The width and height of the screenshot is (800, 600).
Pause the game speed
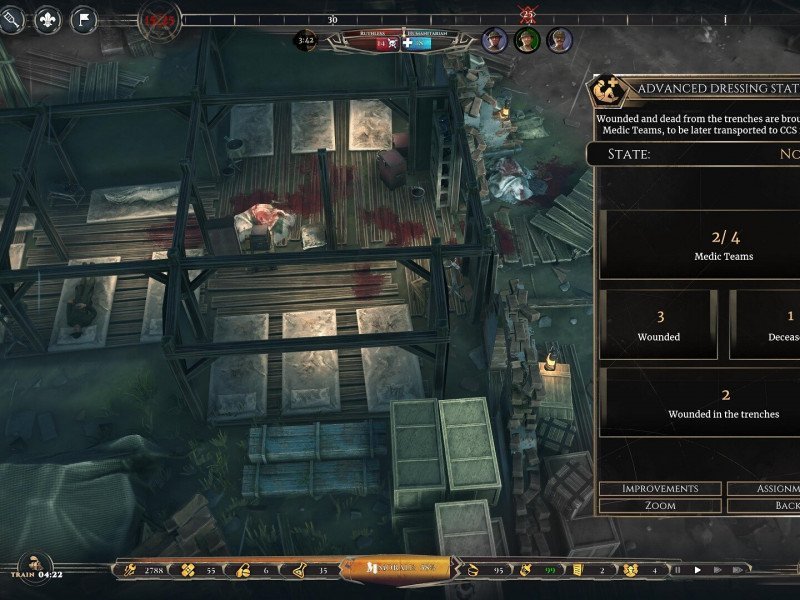click(678, 570)
